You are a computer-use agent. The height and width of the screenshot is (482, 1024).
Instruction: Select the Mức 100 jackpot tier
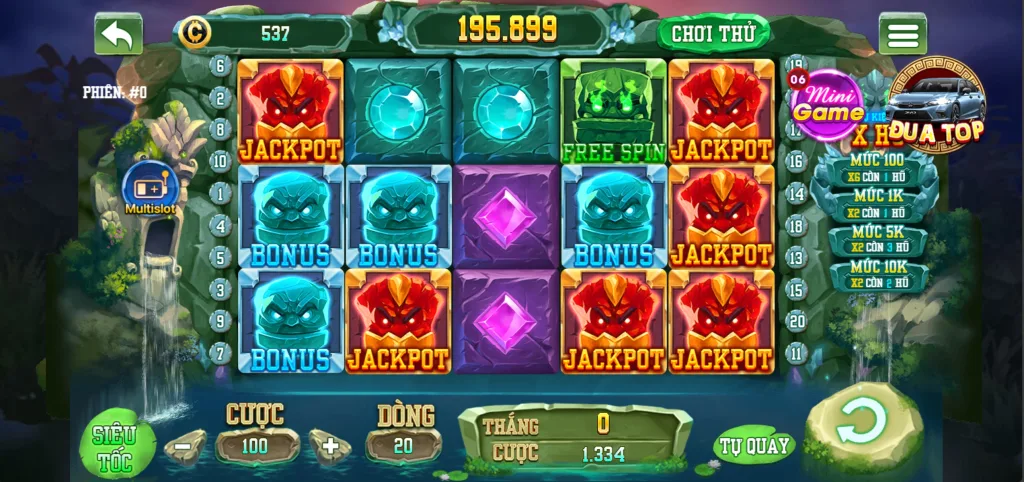click(877, 168)
